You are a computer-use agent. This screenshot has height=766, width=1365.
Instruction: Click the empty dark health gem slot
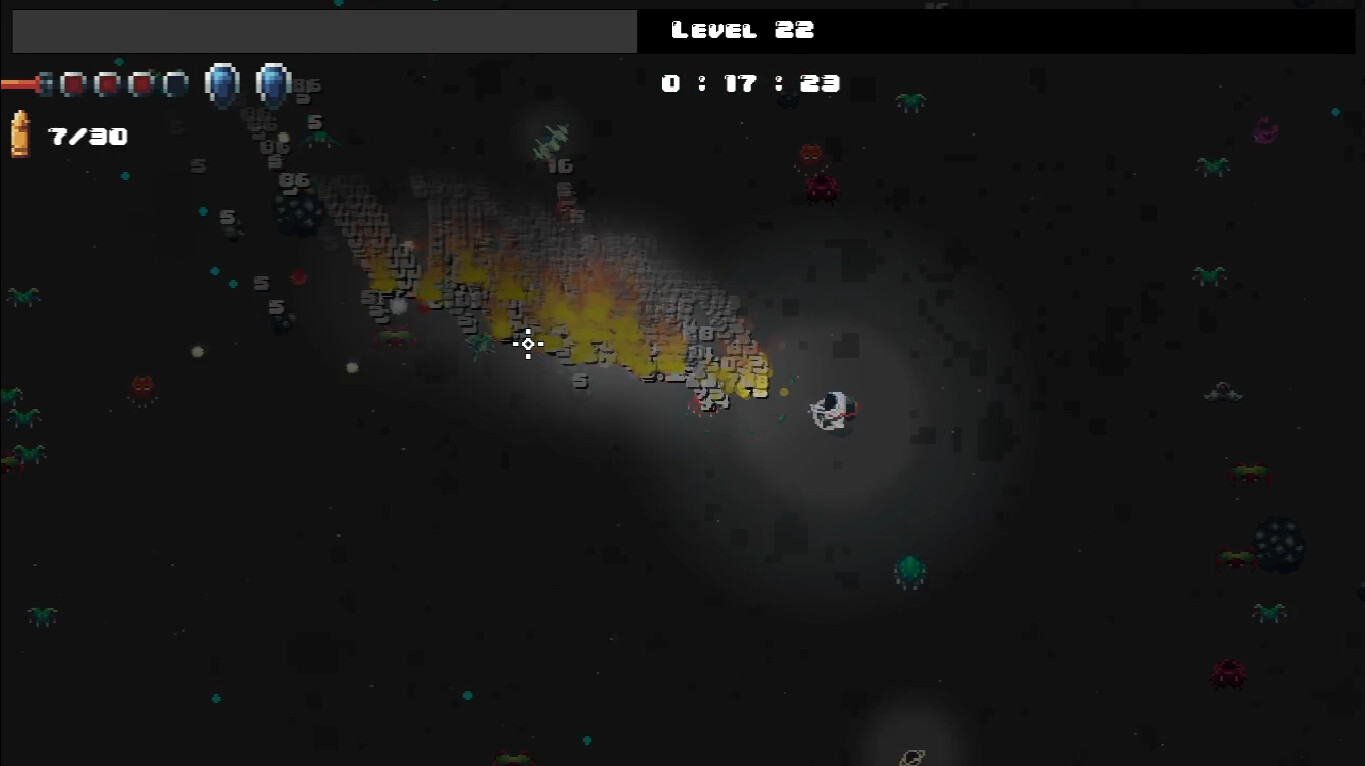click(176, 83)
